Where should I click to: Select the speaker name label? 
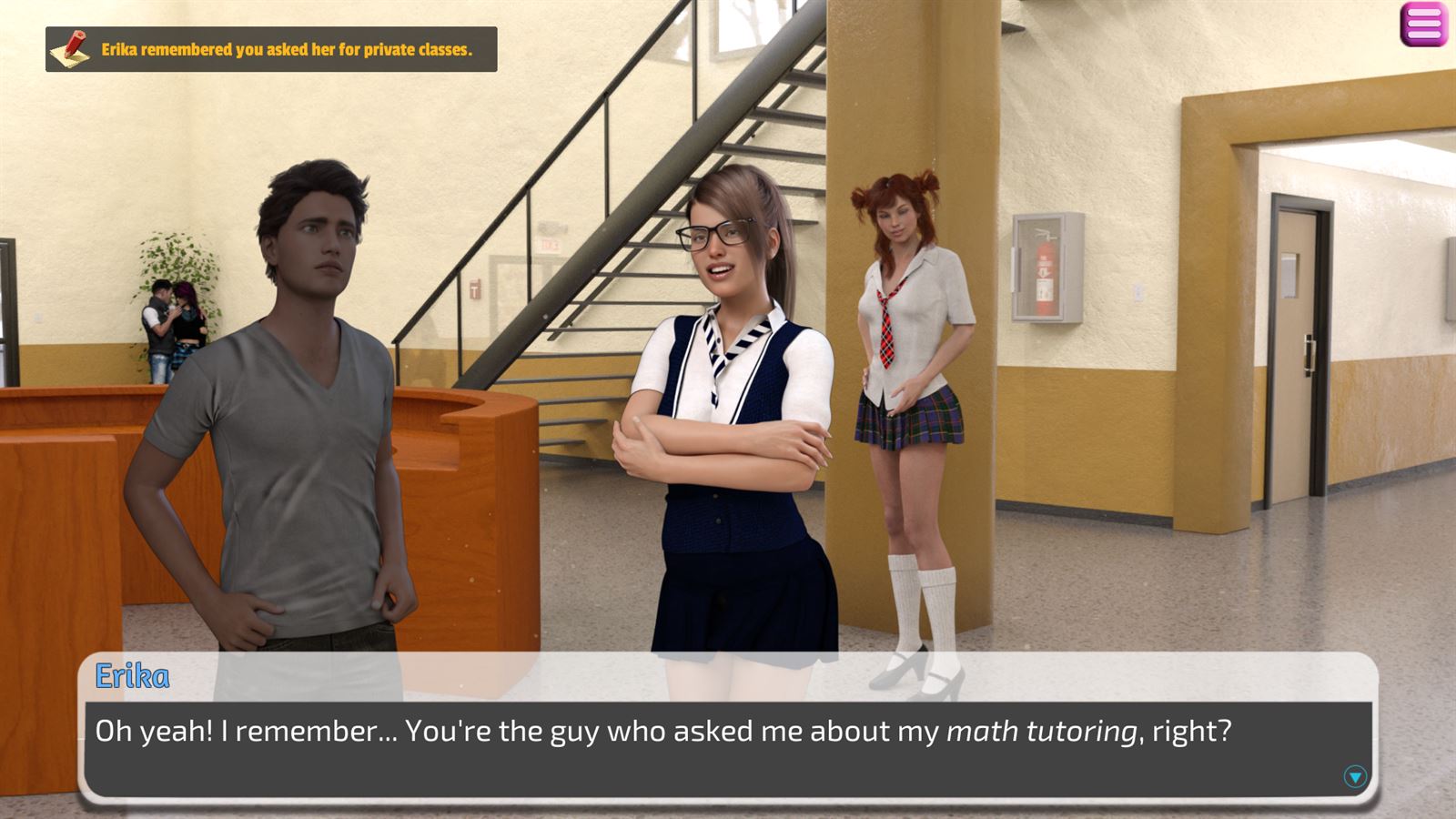point(132,675)
